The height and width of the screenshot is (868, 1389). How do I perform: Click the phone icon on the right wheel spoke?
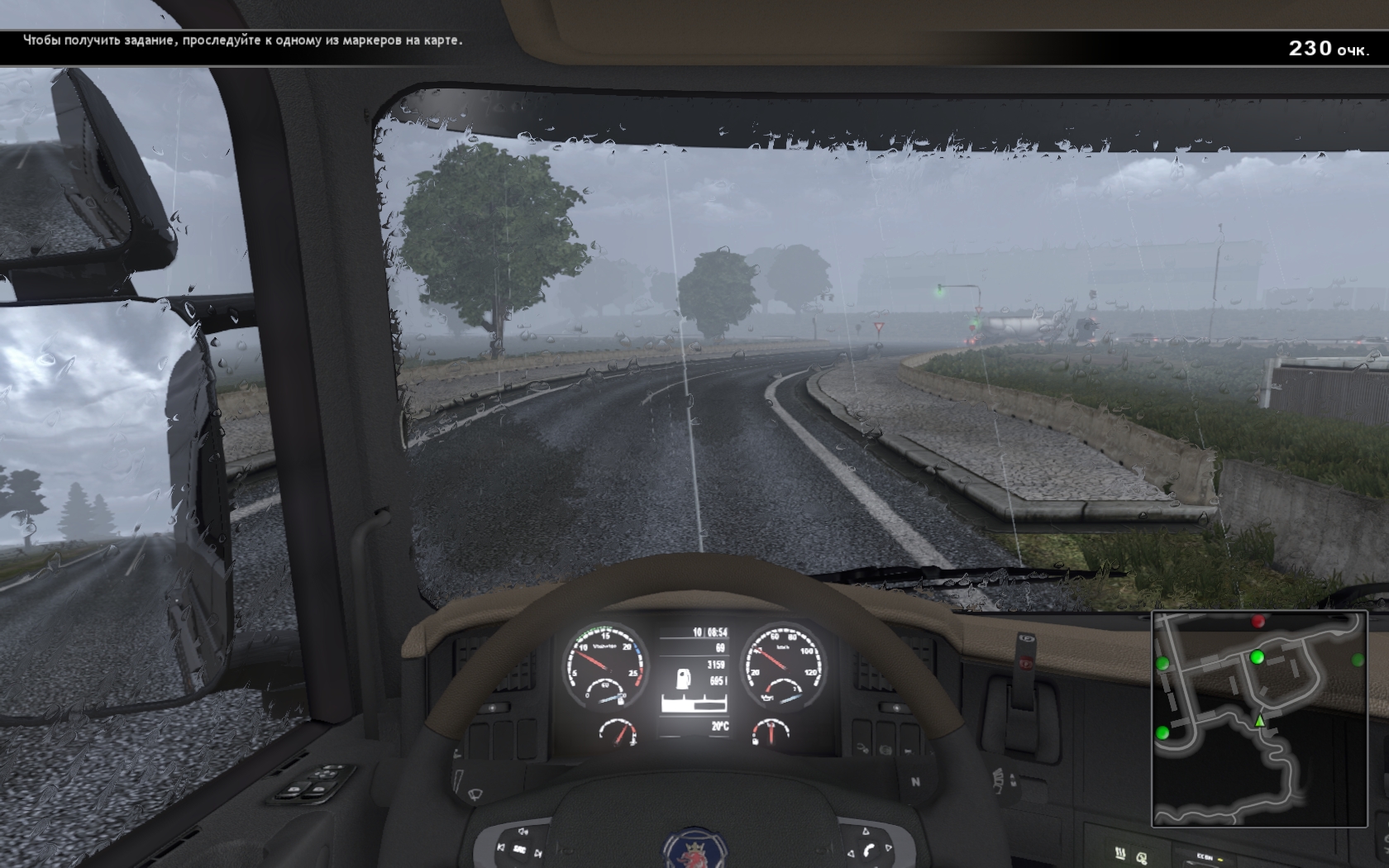(869, 849)
